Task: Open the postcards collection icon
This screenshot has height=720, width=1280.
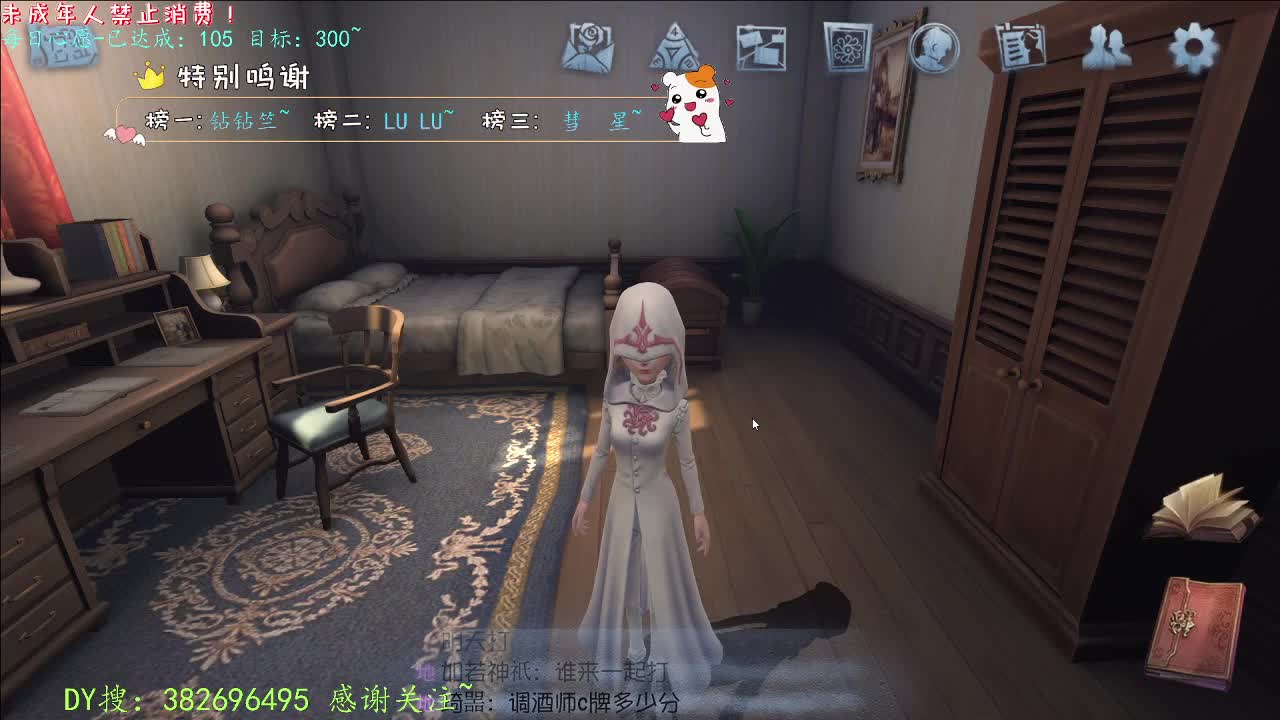Action: tap(760, 45)
